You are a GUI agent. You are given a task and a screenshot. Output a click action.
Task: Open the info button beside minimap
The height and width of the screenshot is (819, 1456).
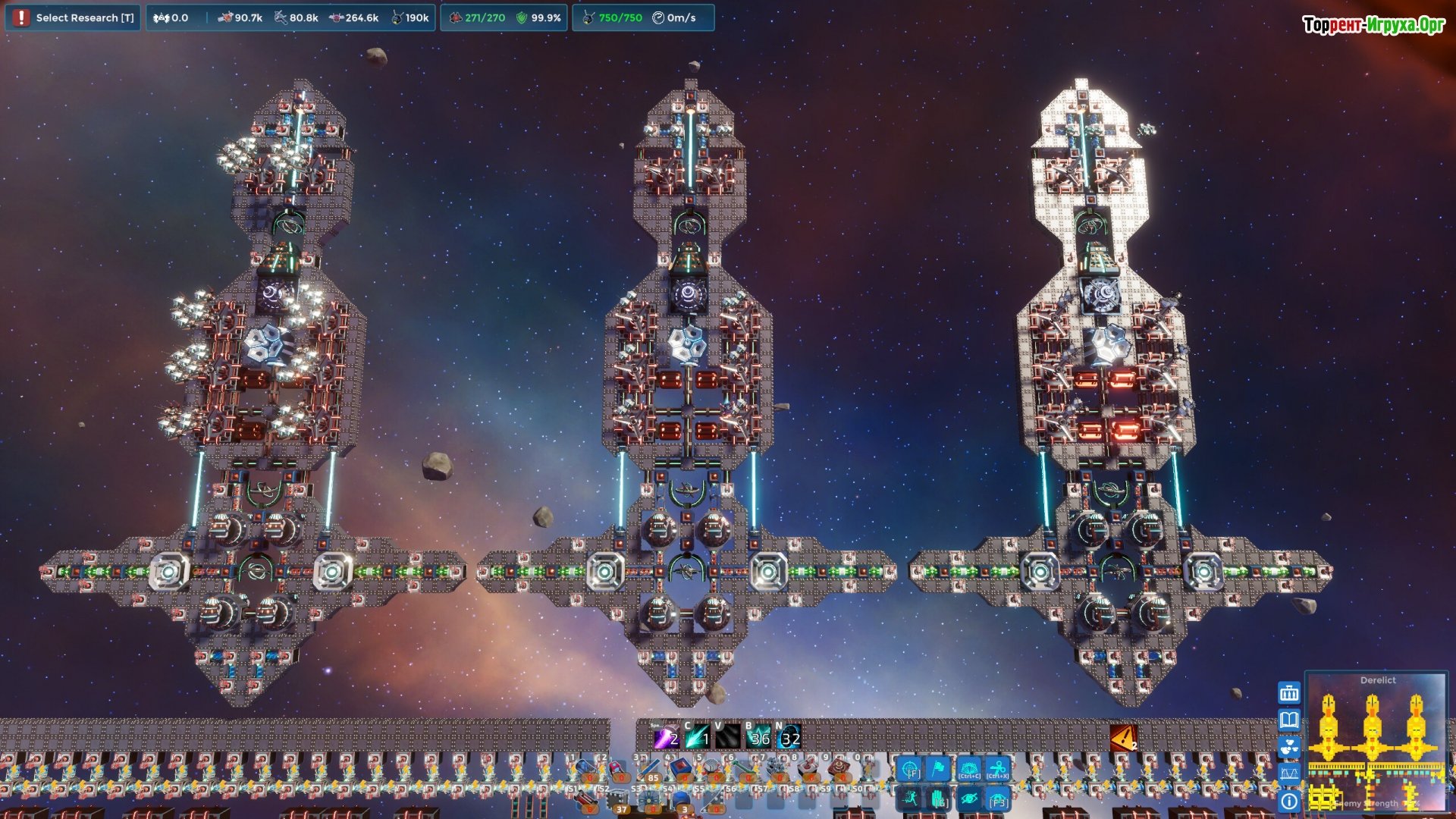[1289, 801]
